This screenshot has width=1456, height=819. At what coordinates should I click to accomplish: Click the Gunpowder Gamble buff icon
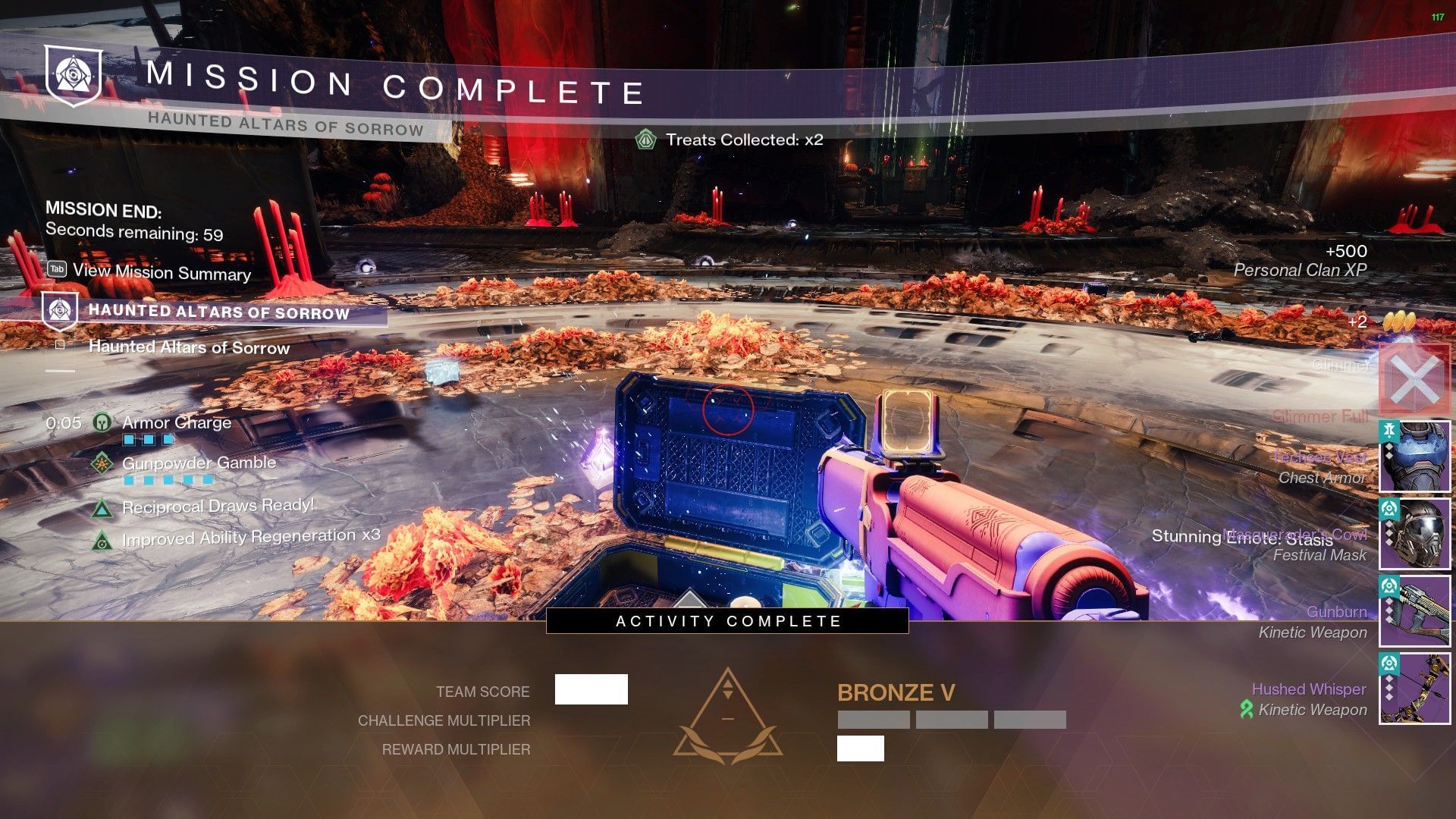[x=102, y=463]
